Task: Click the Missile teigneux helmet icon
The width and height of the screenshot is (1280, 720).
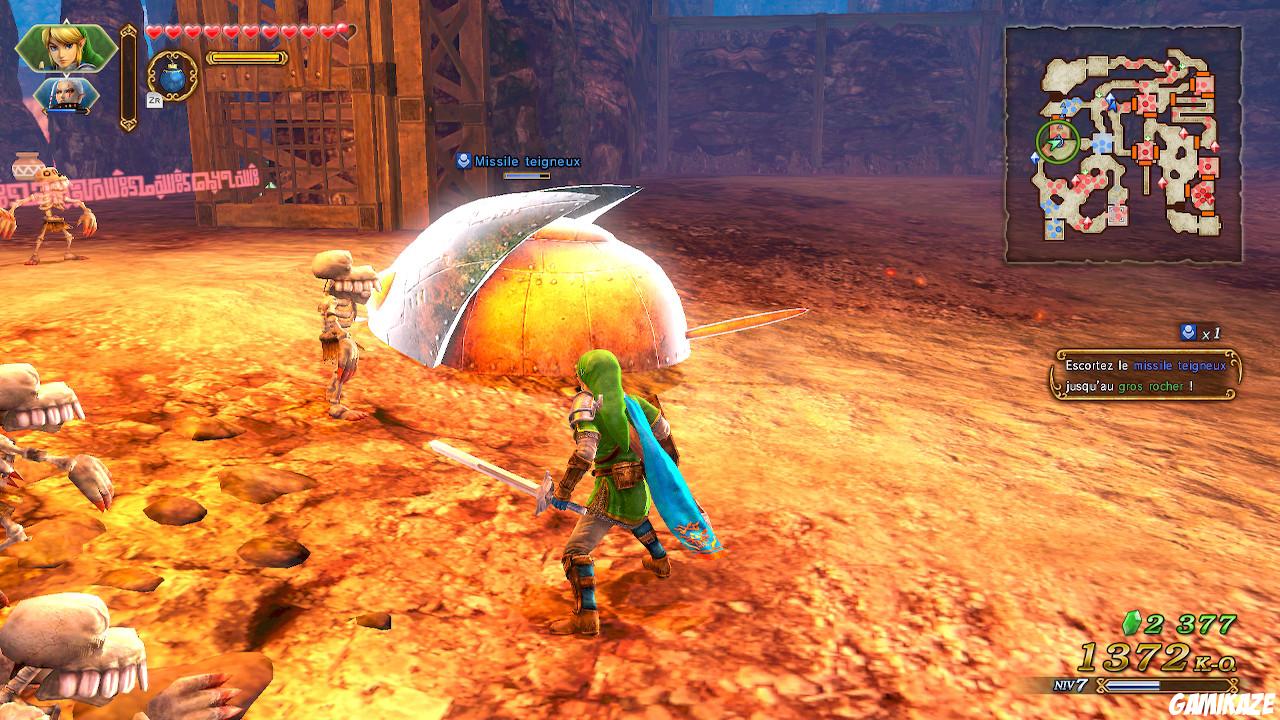Action: point(463,158)
